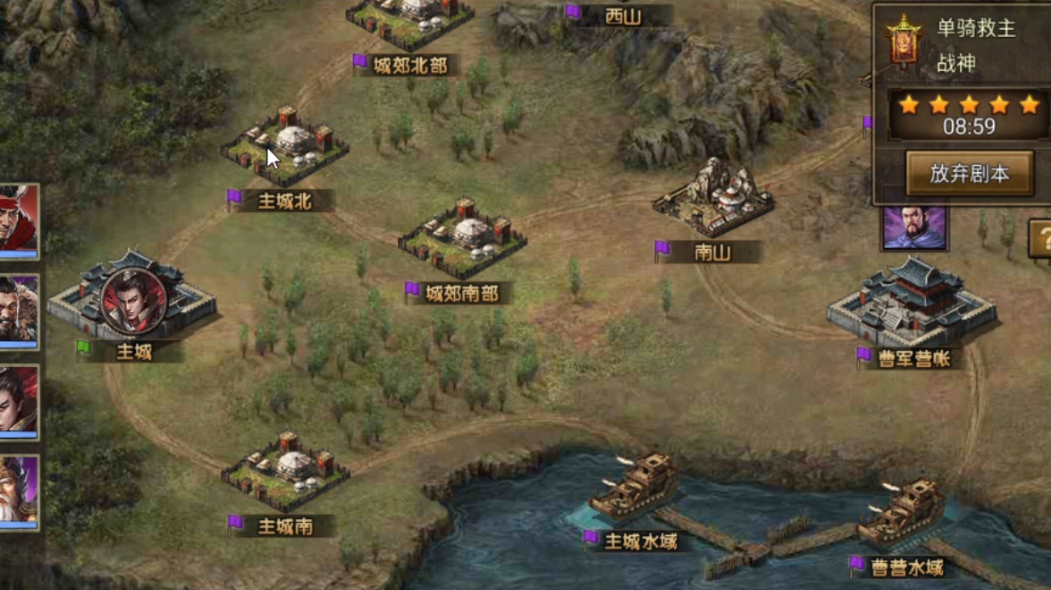Viewport: 1051px width, 590px height.
Task: Click the enemy commander portrait above 曹军营帐
Action: [914, 228]
